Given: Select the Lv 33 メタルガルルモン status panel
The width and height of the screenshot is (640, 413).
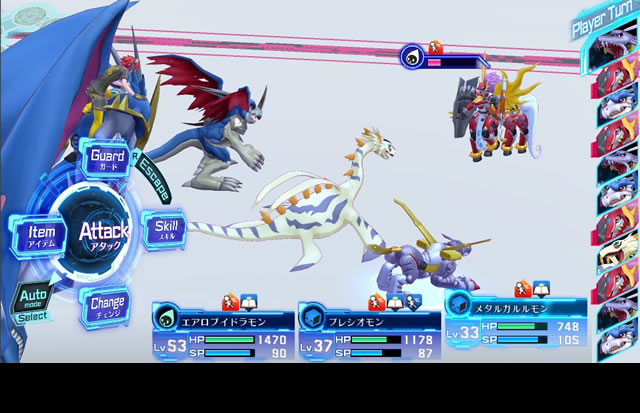Looking at the screenshot, I should [x=511, y=322].
